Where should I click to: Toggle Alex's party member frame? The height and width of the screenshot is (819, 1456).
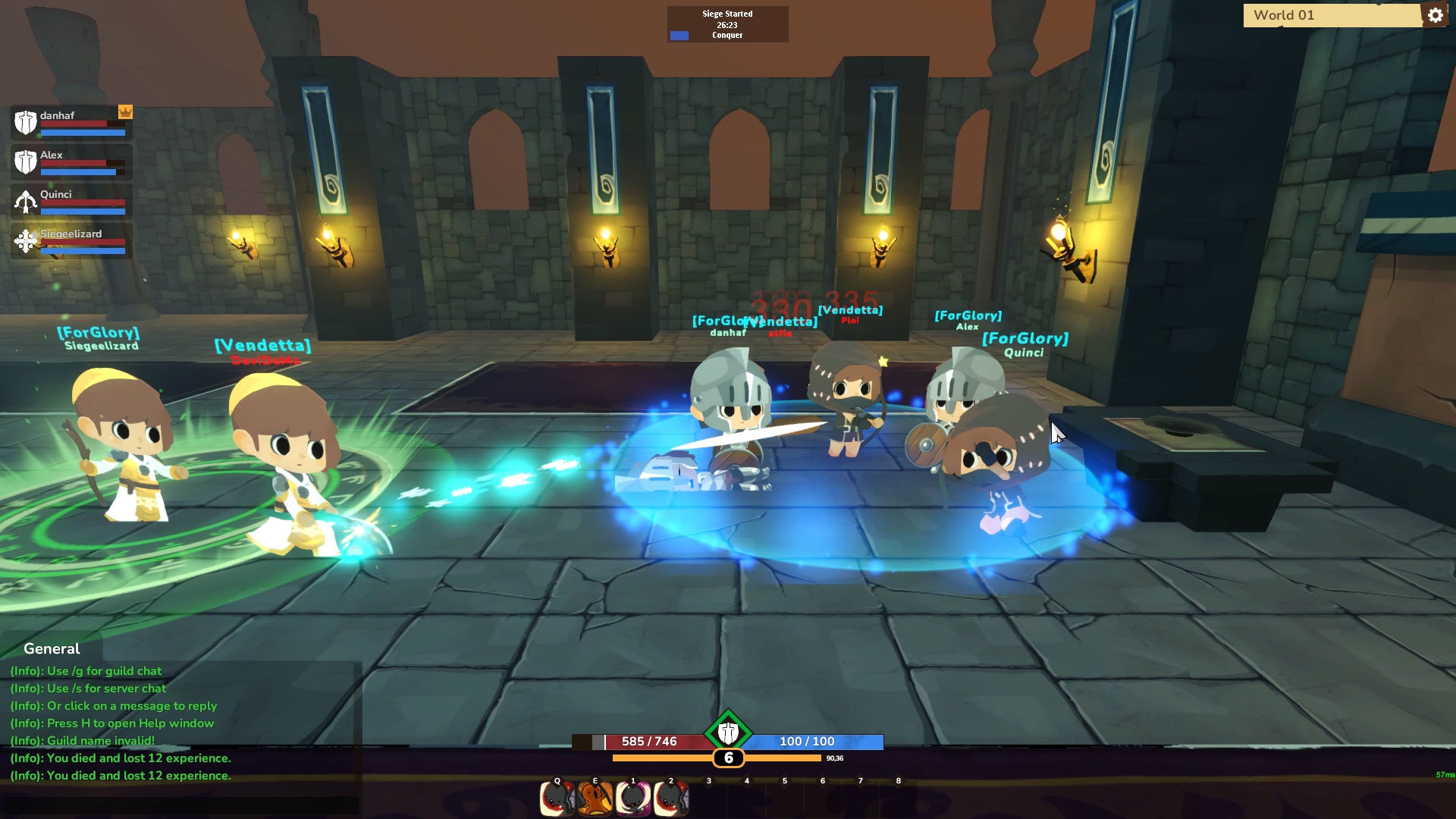(71, 162)
